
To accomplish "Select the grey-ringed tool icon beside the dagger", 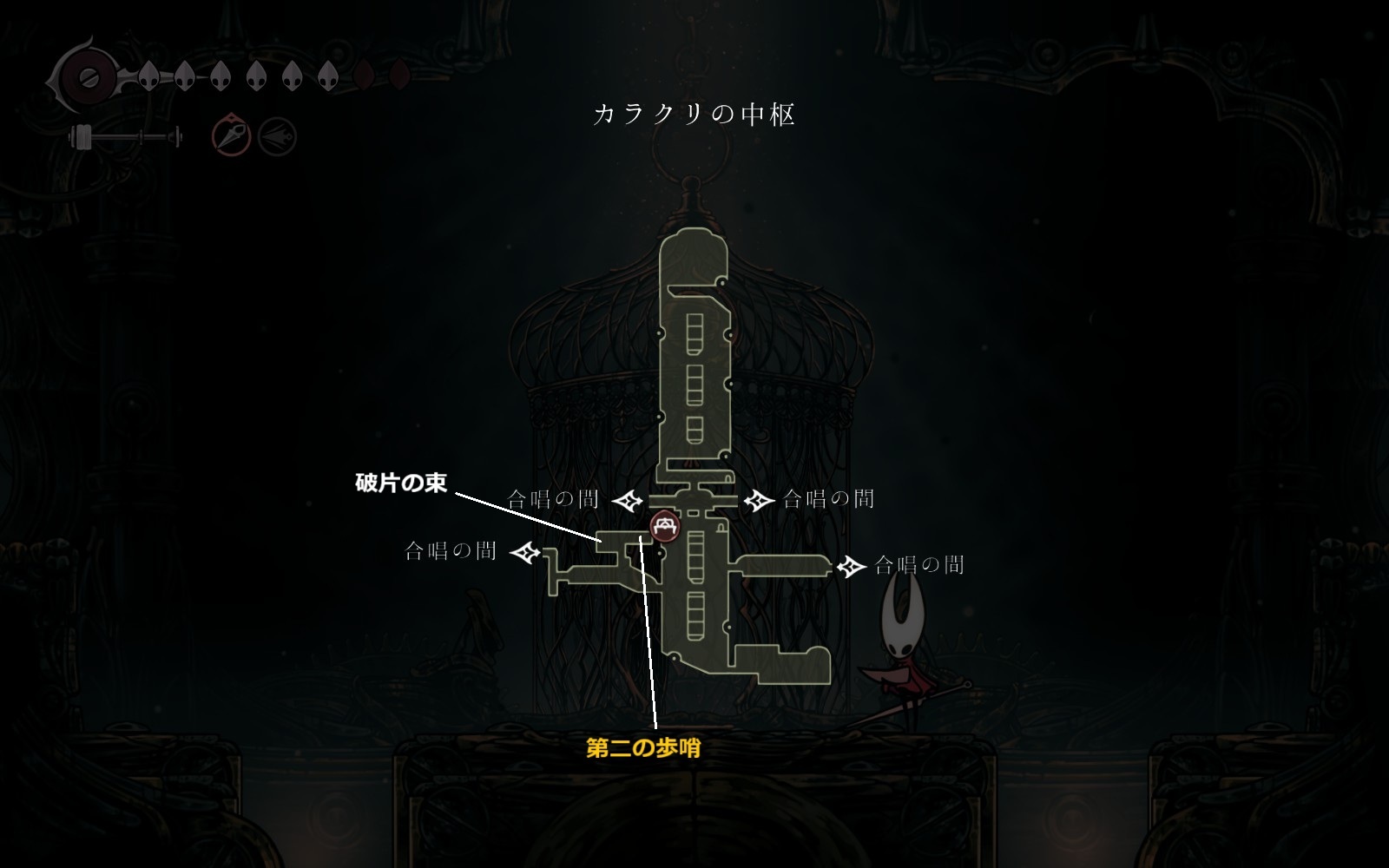I will [x=278, y=137].
